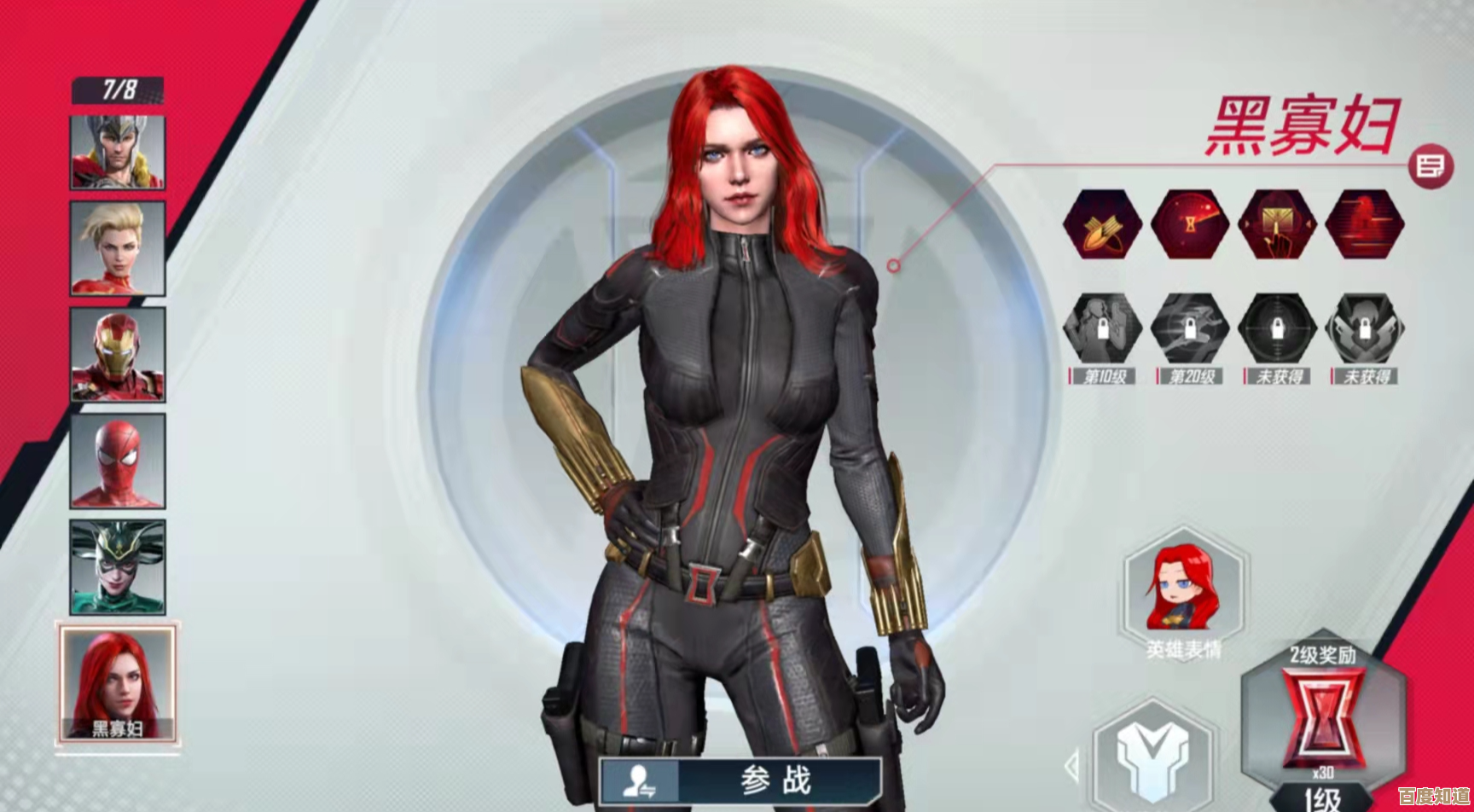Inspect the locked 第20级 skill

tap(1190, 329)
